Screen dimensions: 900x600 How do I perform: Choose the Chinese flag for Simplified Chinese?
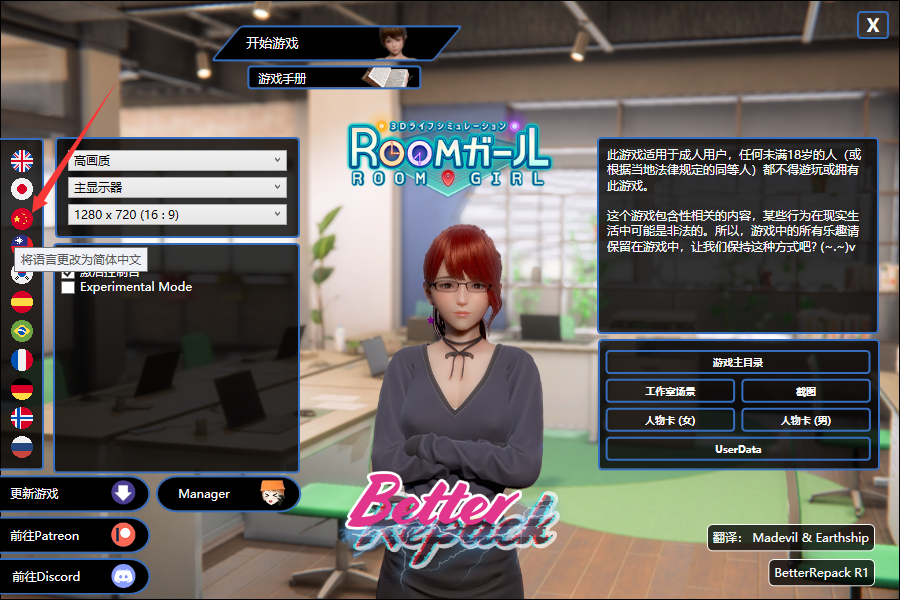pos(22,217)
